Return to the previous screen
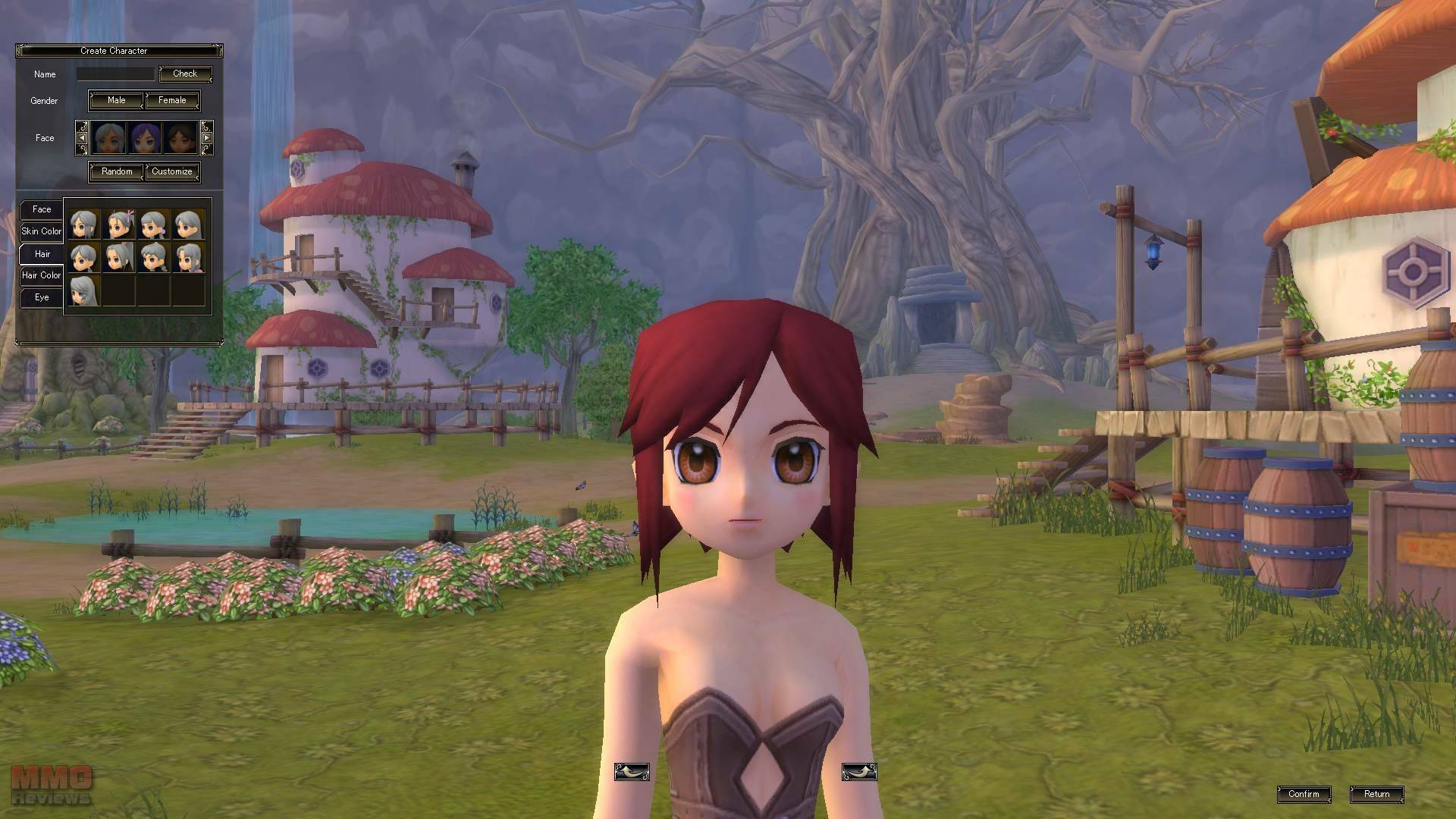The height and width of the screenshot is (819, 1456). coord(1376,794)
